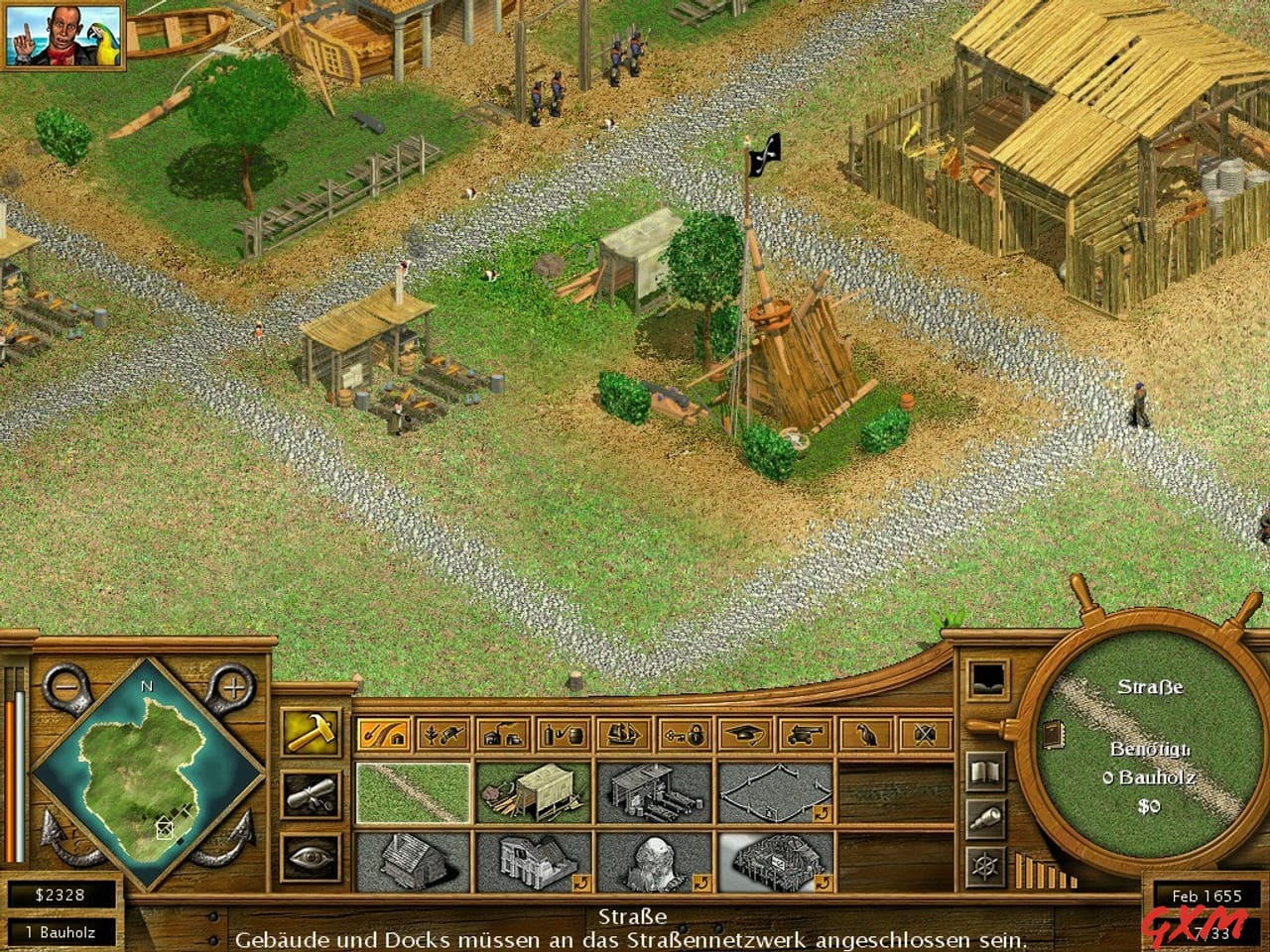Viewport: 1270px width, 952px height.
Task: Select the hammer construction mode icon
Action: pos(311,732)
